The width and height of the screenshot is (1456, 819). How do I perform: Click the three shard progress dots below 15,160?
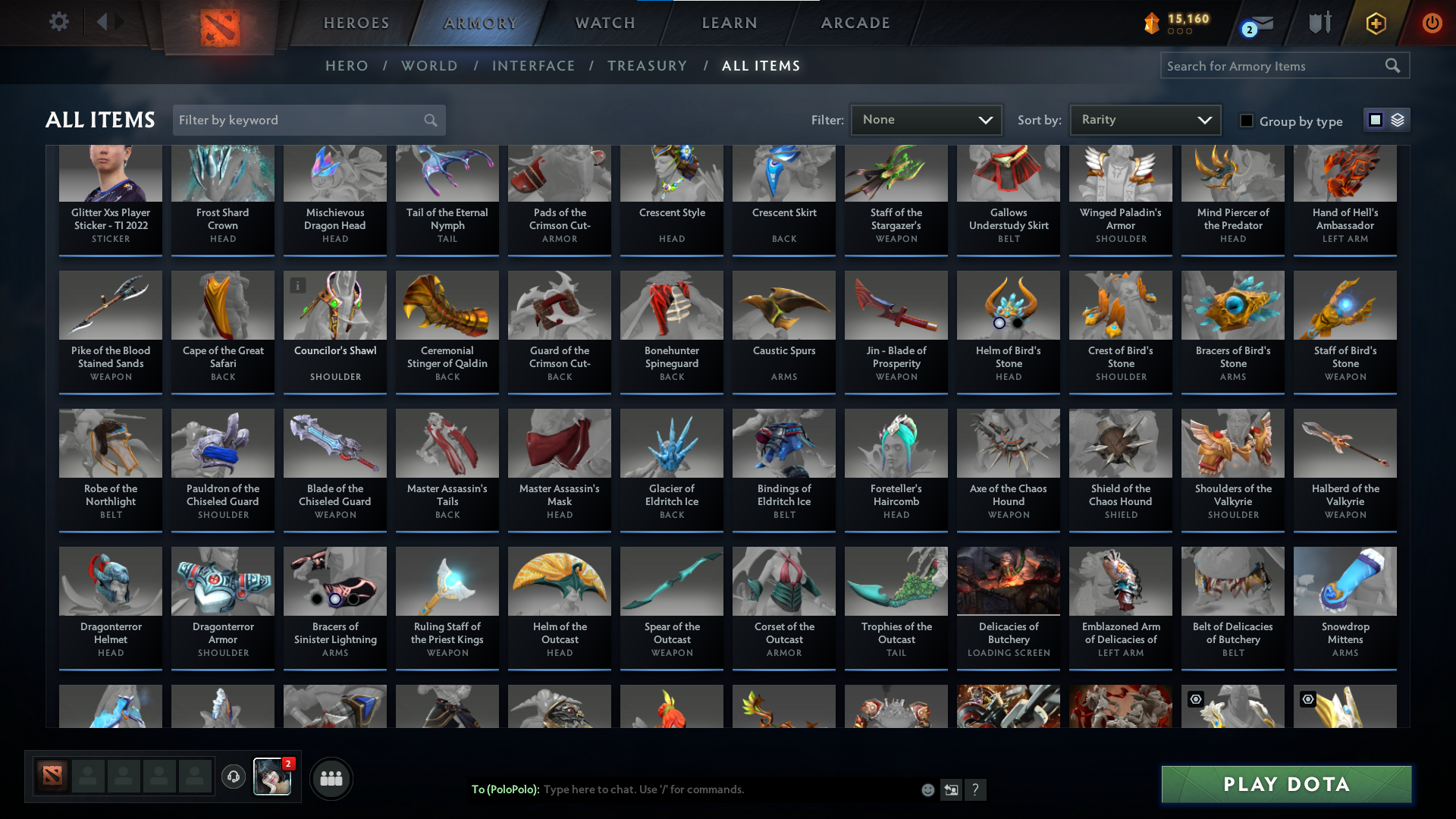[x=1178, y=32]
